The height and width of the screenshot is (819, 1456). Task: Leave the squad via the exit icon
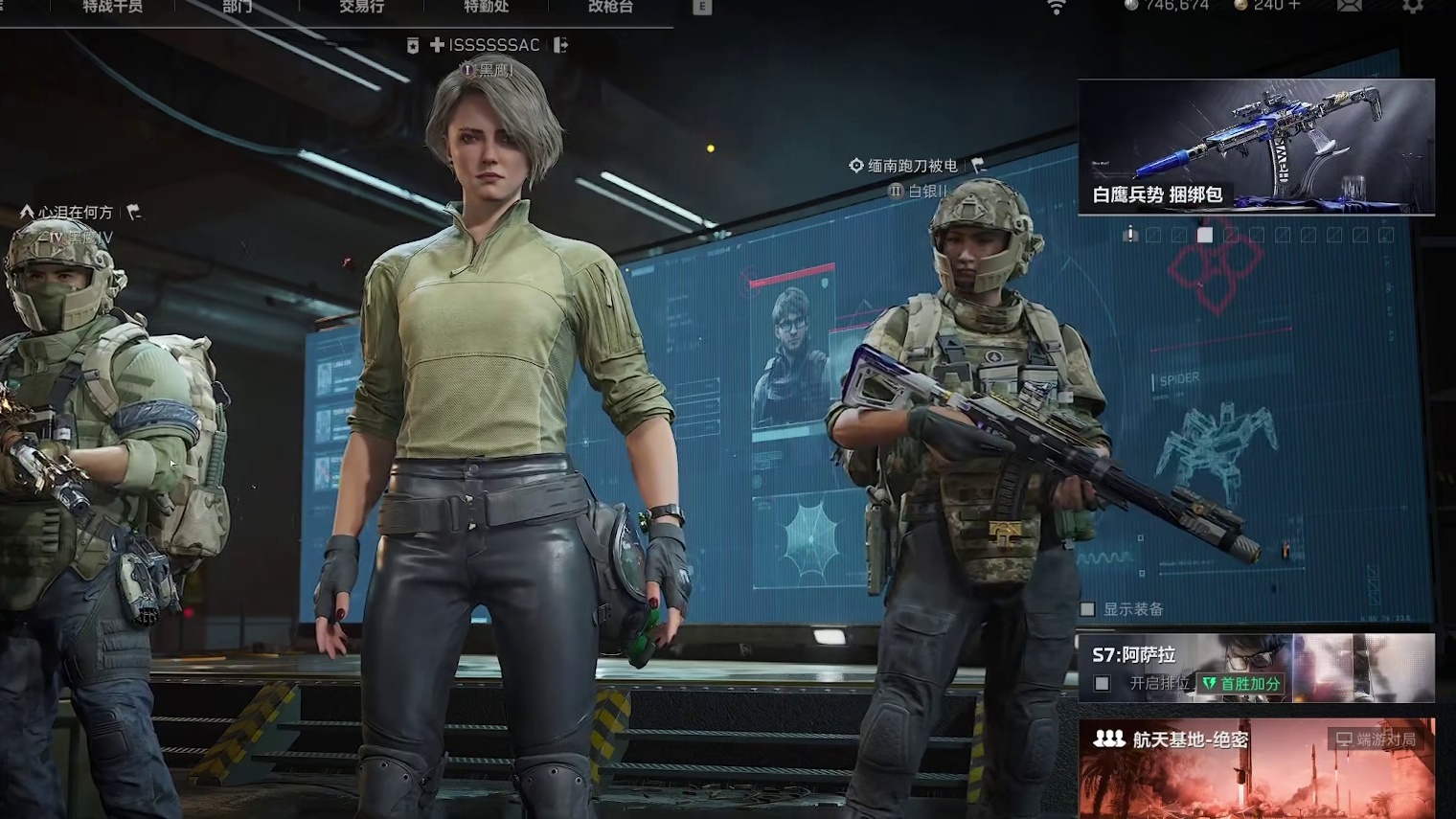pyautogui.click(x=560, y=45)
